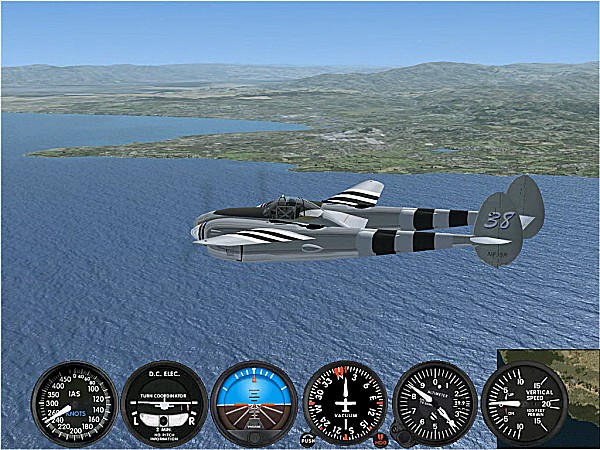Image resolution: width=600 pixels, height=450 pixels.
Task: Select the vertical speed indicator
Action: coord(524,403)
